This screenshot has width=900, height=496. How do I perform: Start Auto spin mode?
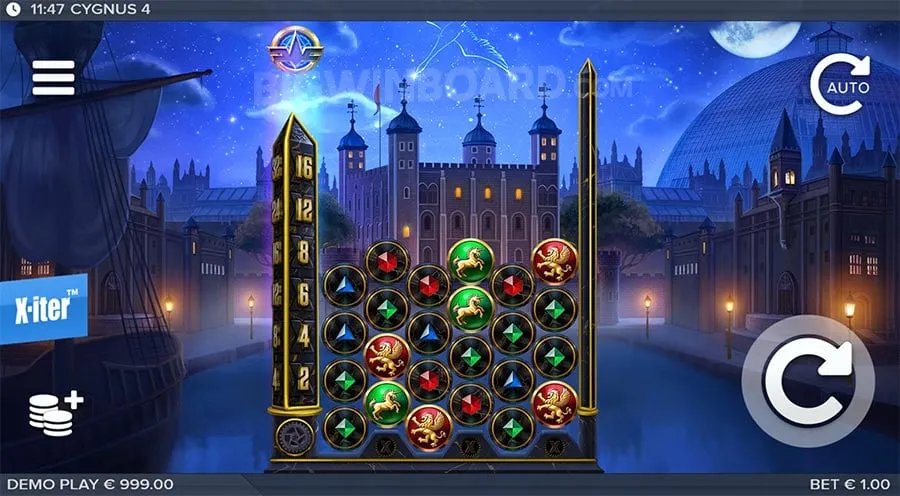click(840, 84)
